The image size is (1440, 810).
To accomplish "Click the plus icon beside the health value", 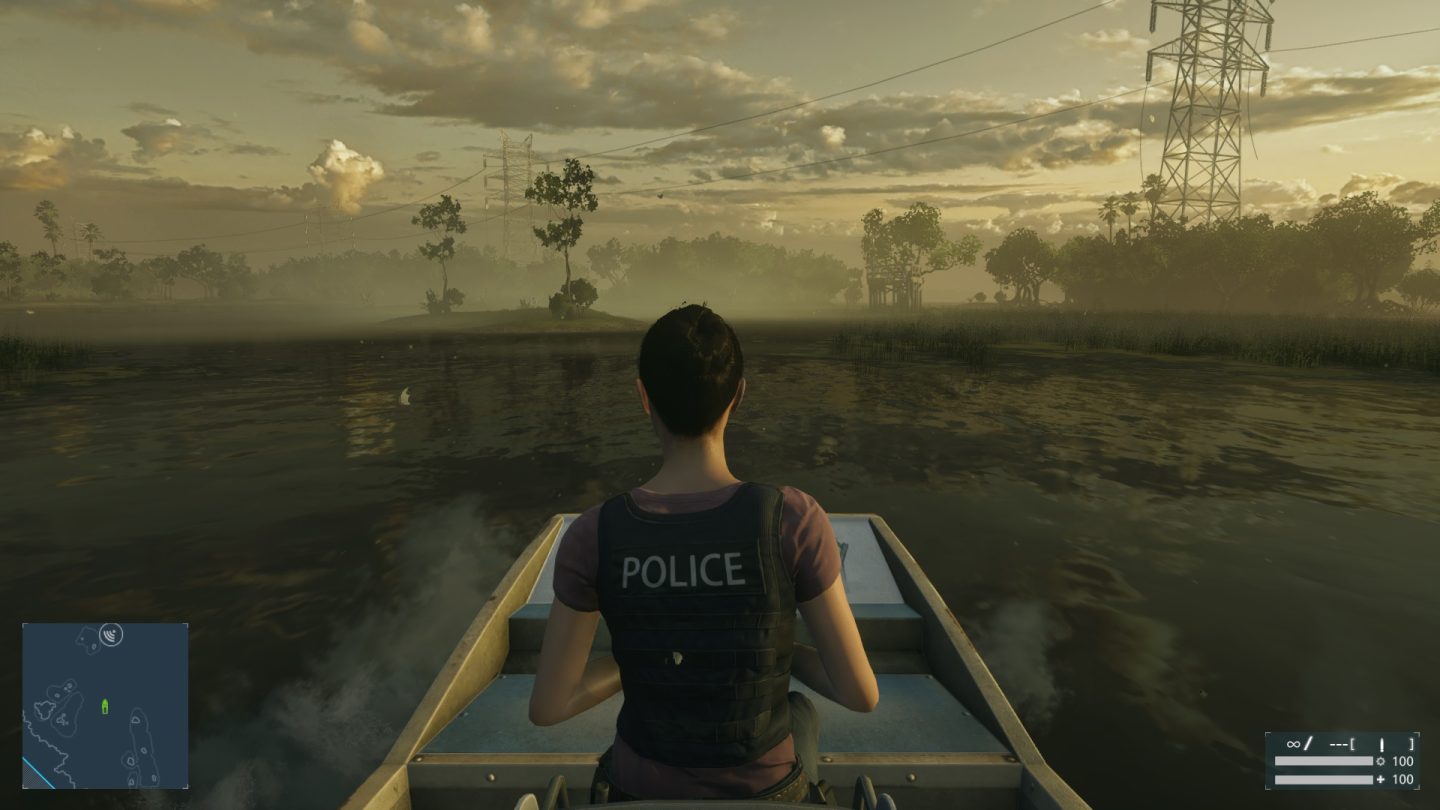I will [1381, 779].
